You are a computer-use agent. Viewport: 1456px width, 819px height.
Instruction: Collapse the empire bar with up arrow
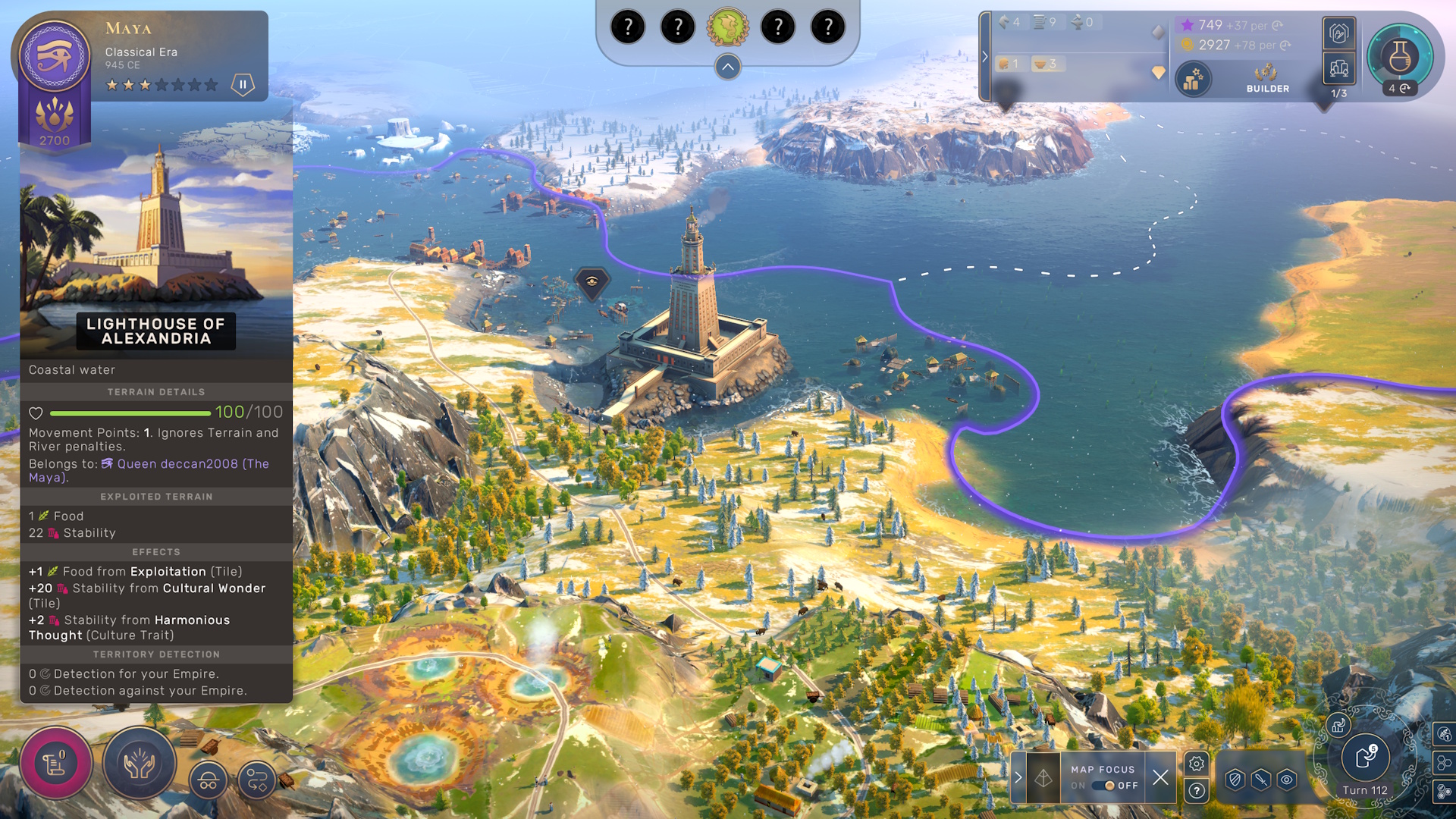(727, 67)
